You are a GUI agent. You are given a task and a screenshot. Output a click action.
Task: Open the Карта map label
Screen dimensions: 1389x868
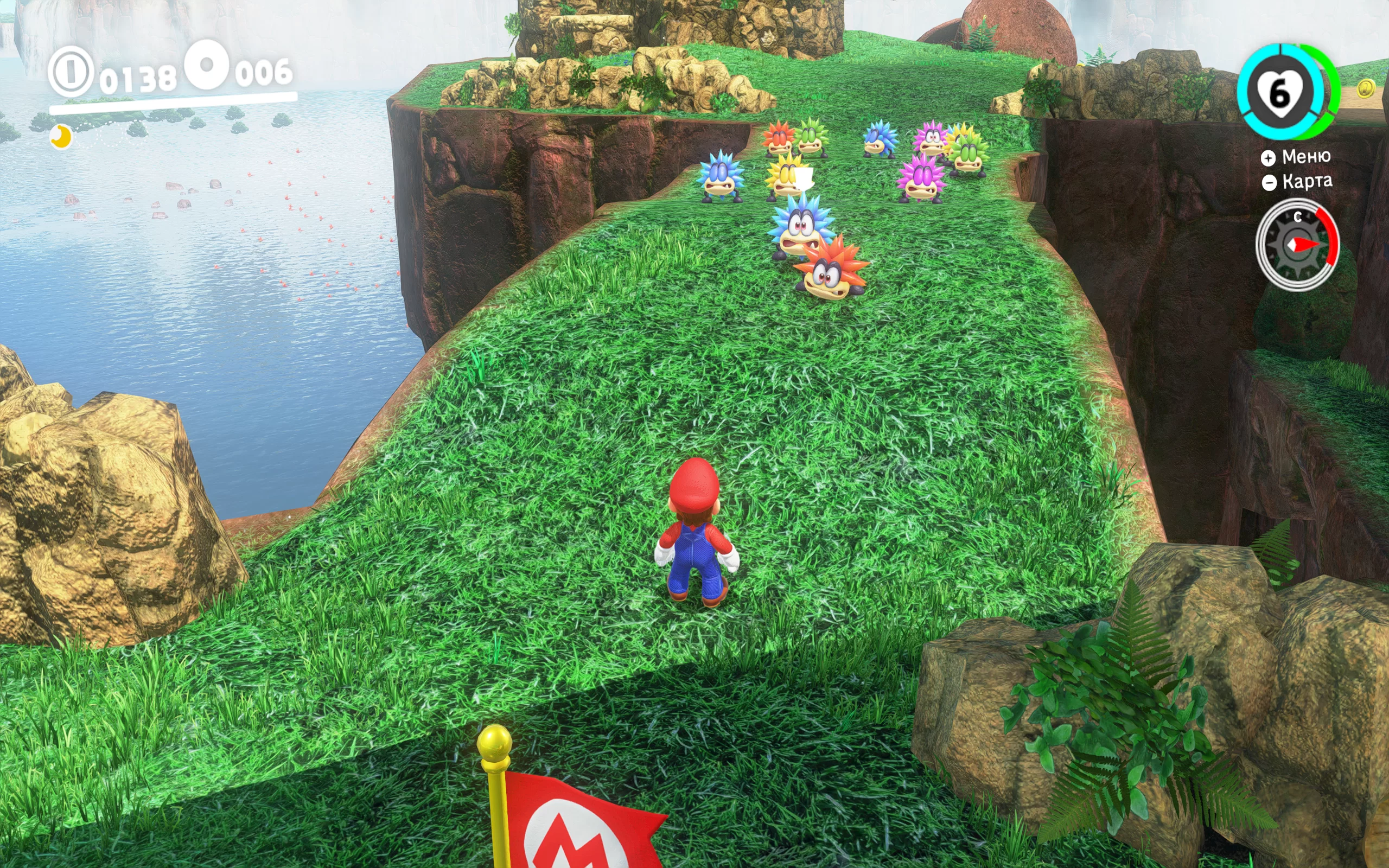click(x=1307, y=182)
